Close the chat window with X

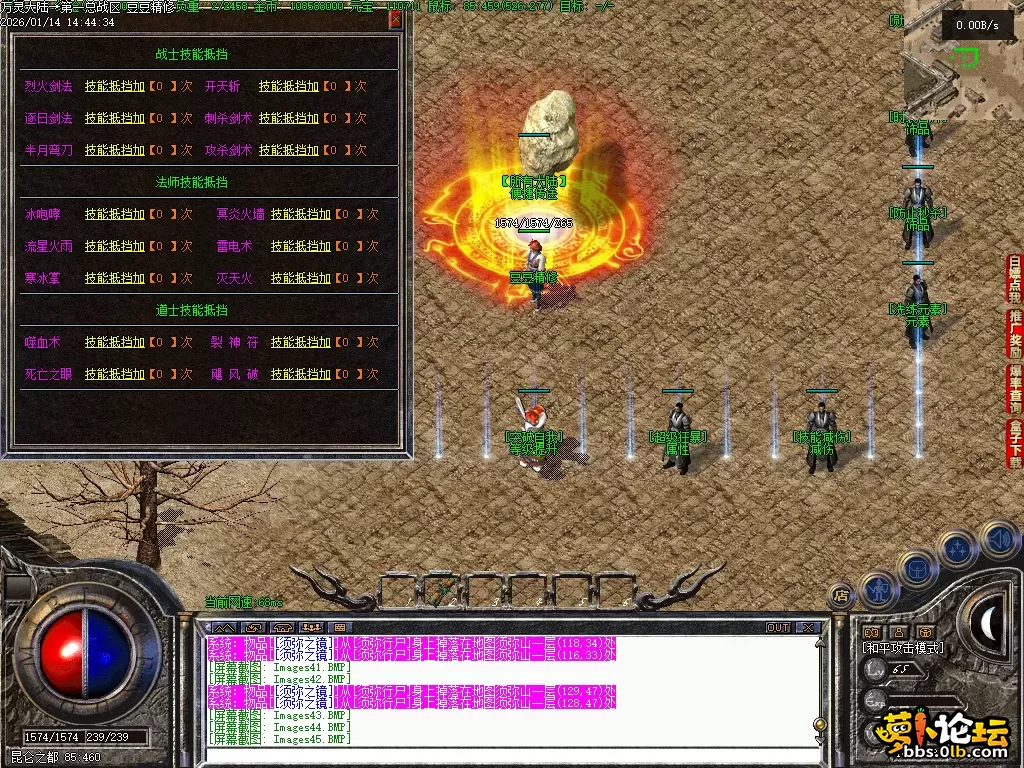(x=808, y=628)
